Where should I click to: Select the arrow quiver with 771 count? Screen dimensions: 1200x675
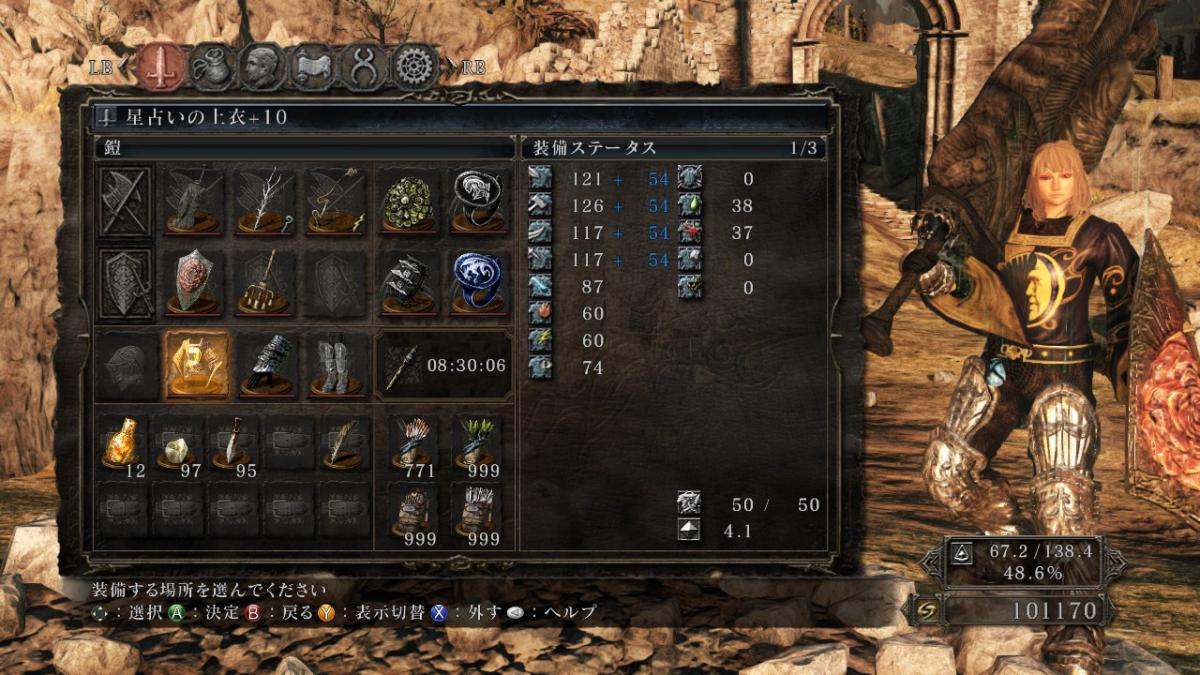pyautogui.click(x=412, y=443)
